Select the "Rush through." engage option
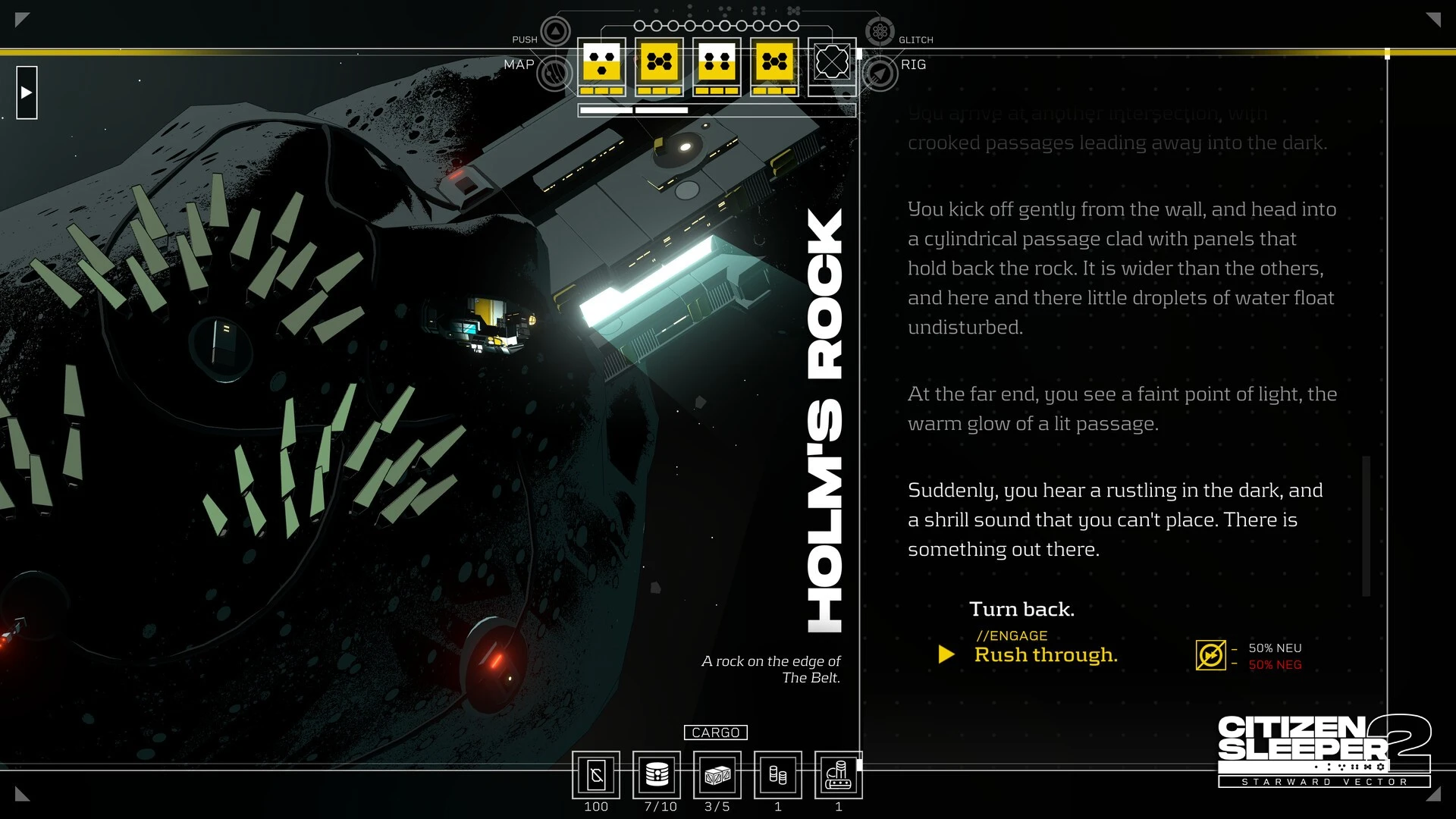The image size is (1456, 819). tap(1046, 654)
